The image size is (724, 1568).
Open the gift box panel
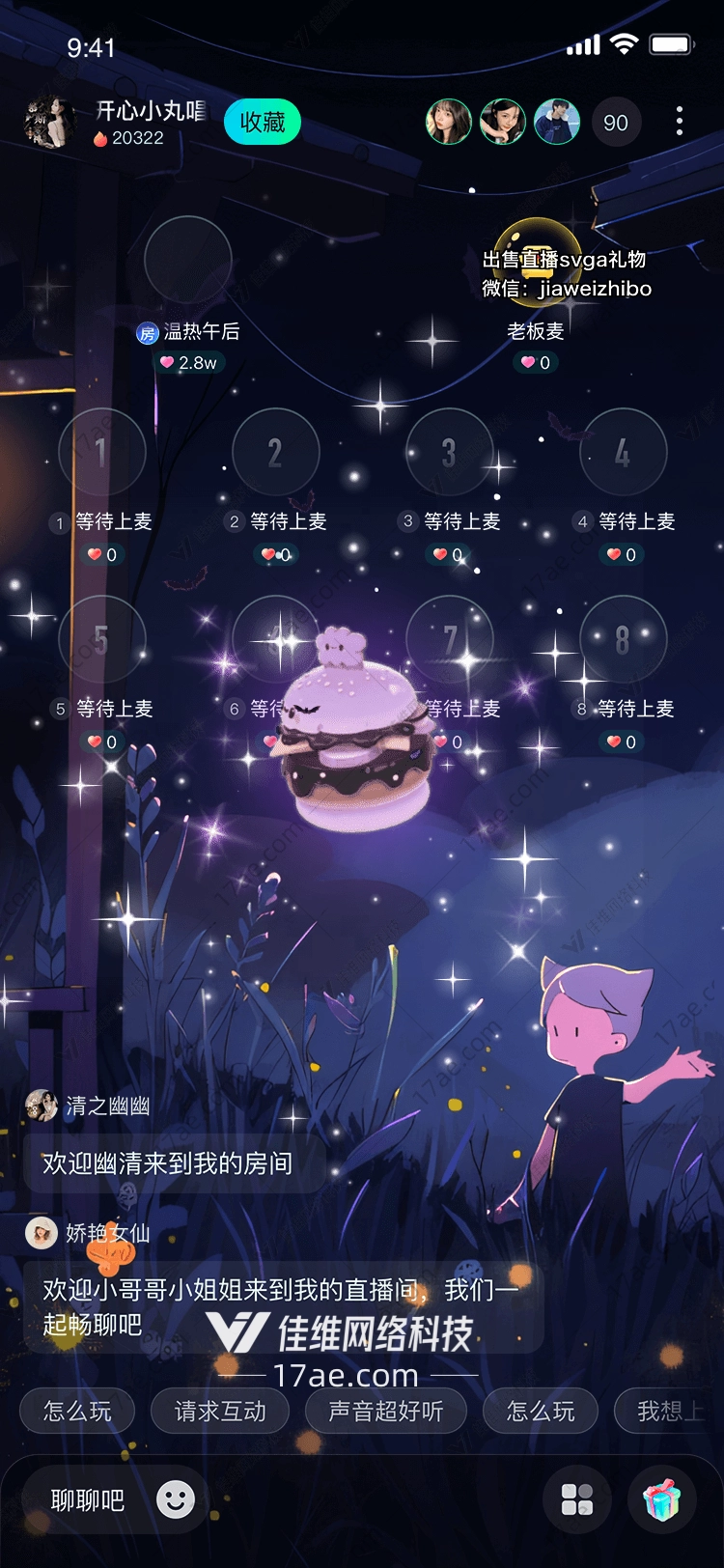(662, 1500)
